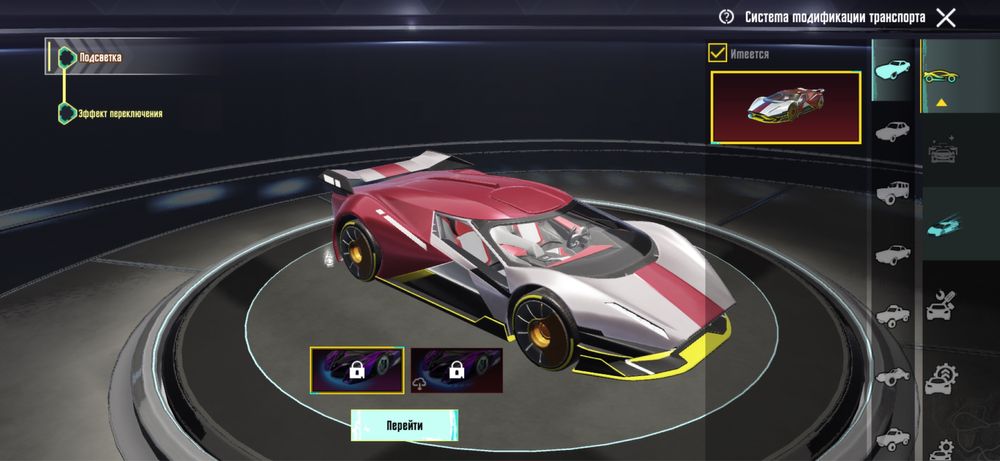Switch to the cyan sports car vehicle tab
The height and width of the screenshot is (461, 1000).
(892, 69)
